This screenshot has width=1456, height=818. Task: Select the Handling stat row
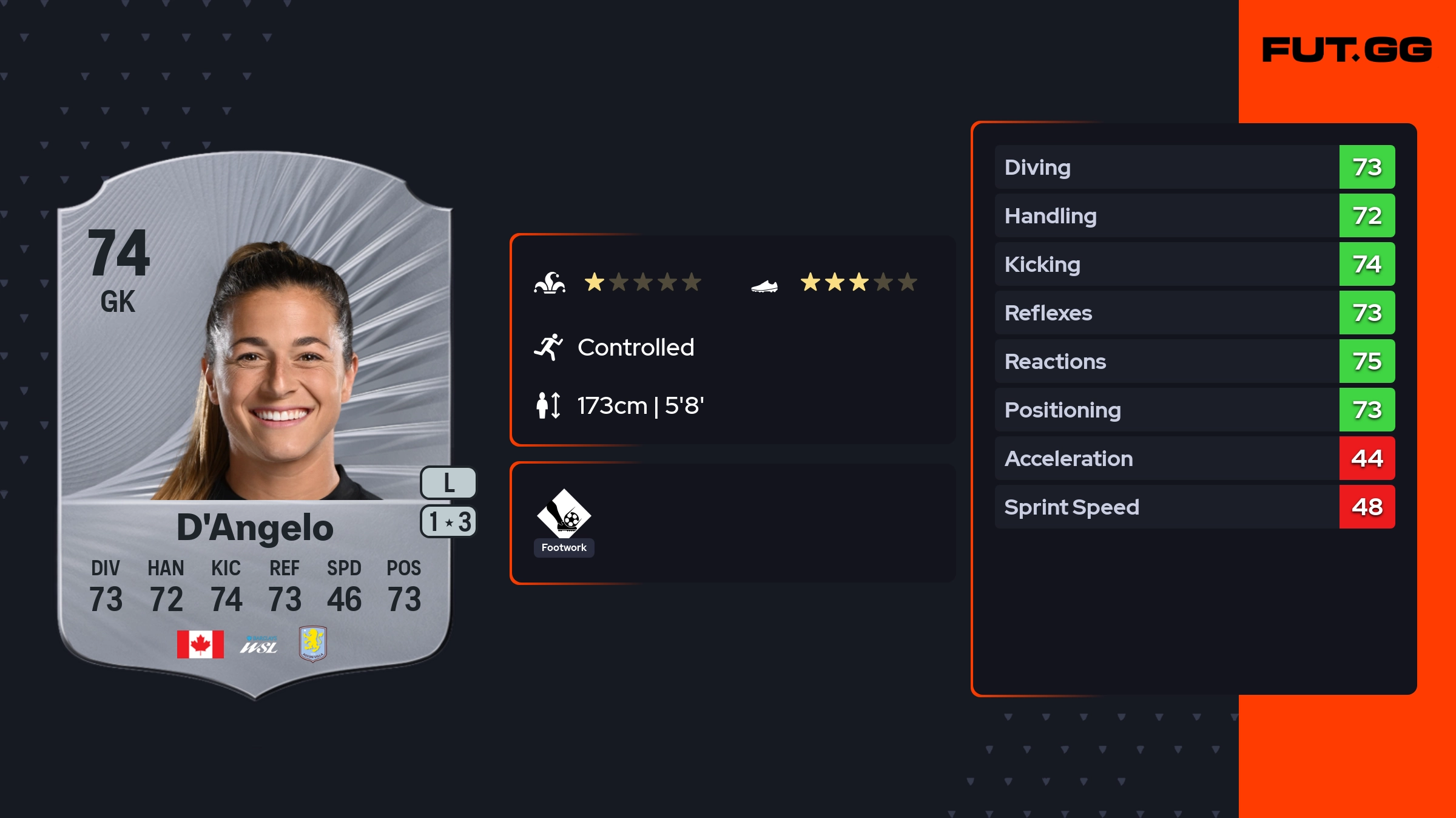click(1194, 215)
